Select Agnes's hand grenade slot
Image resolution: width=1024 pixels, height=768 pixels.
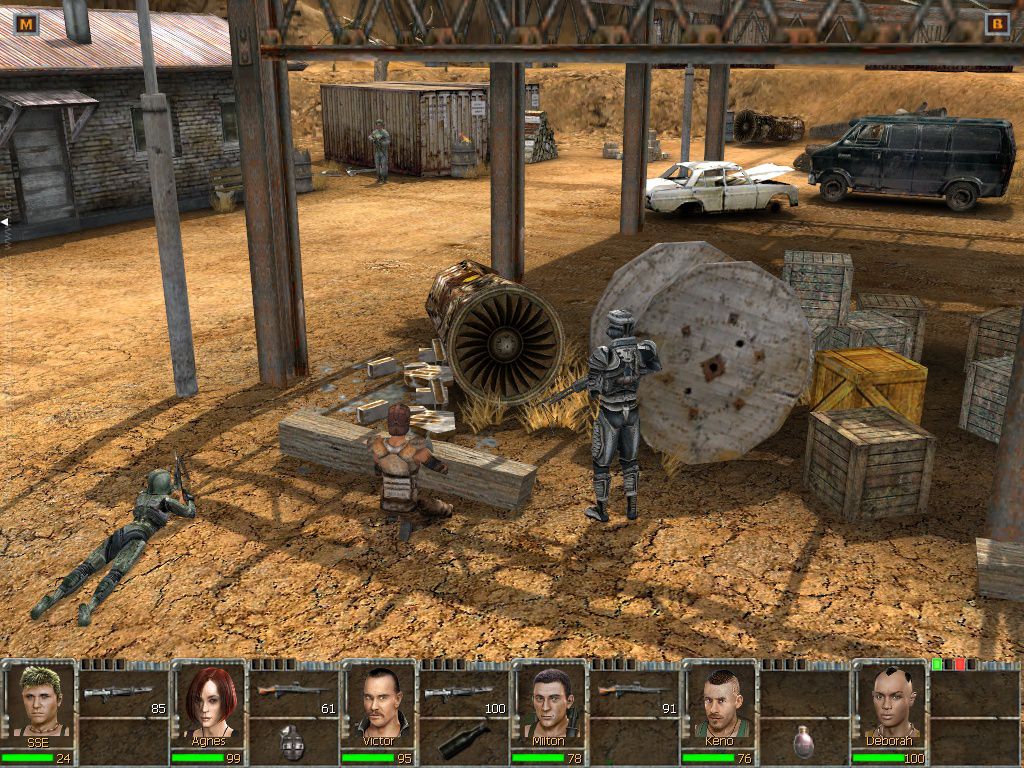[293, 743]
